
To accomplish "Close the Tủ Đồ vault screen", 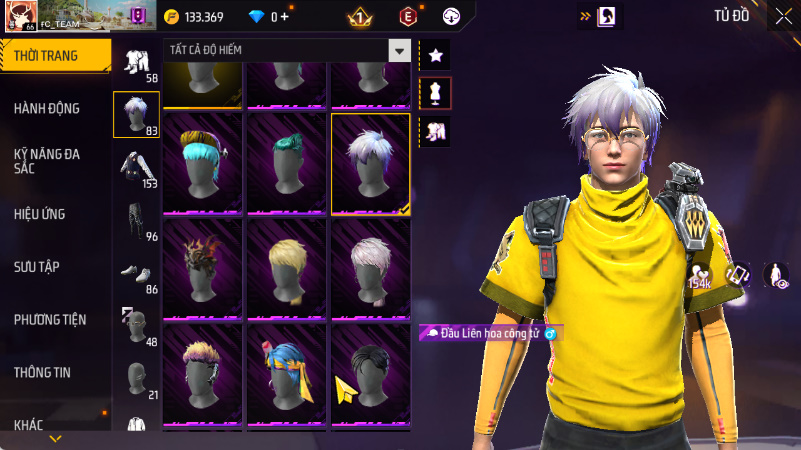I will coord(782,16).
